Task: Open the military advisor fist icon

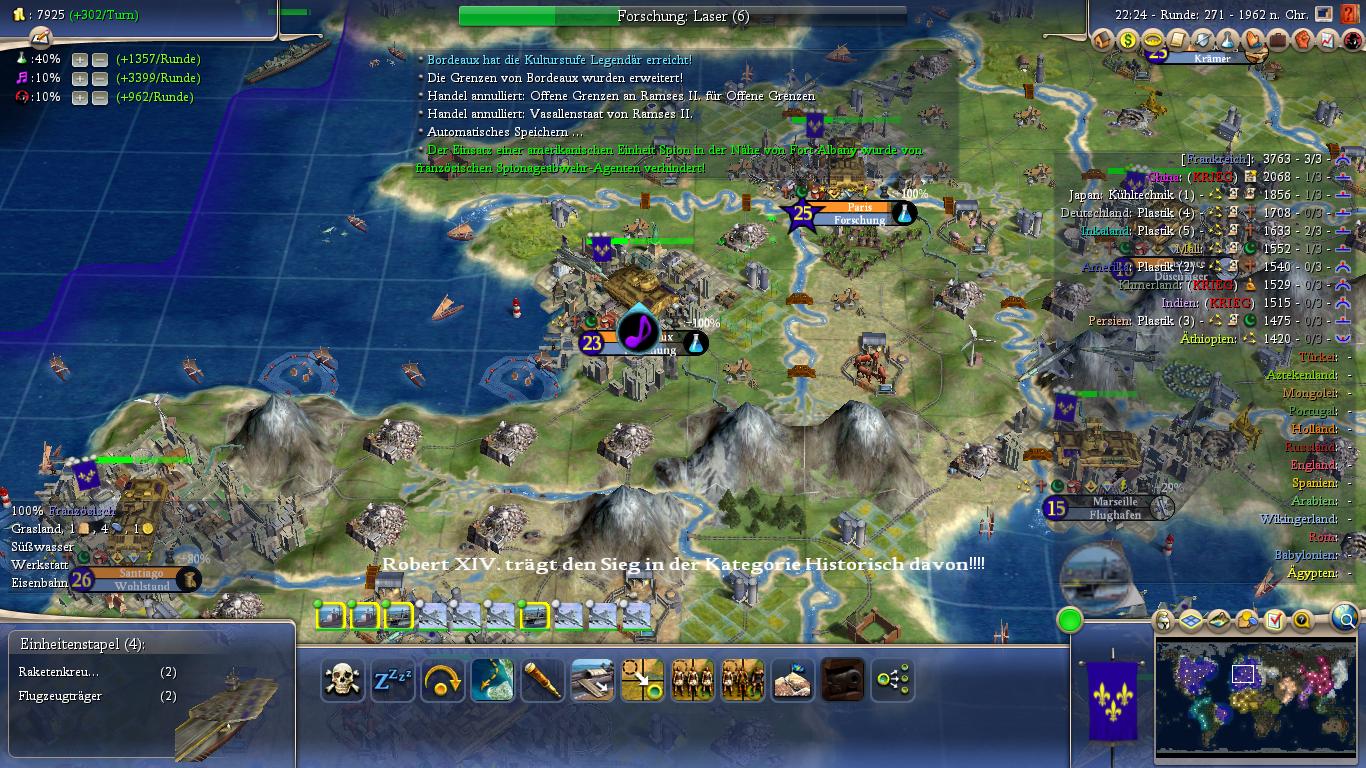Action: (1303, 41)
